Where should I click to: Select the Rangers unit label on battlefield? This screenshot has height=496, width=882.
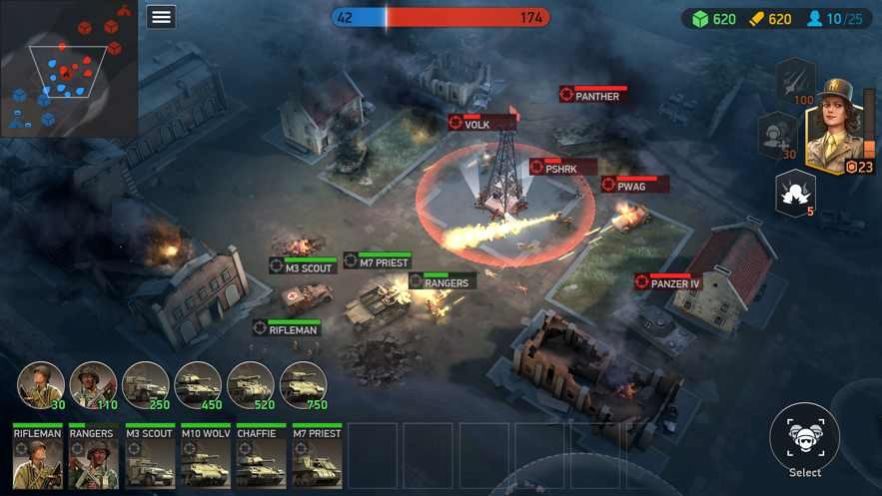(x=442, y=283)
